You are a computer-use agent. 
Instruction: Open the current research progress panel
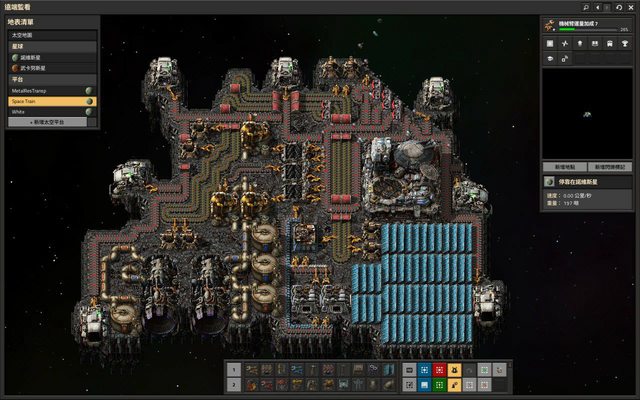point(588,27)
